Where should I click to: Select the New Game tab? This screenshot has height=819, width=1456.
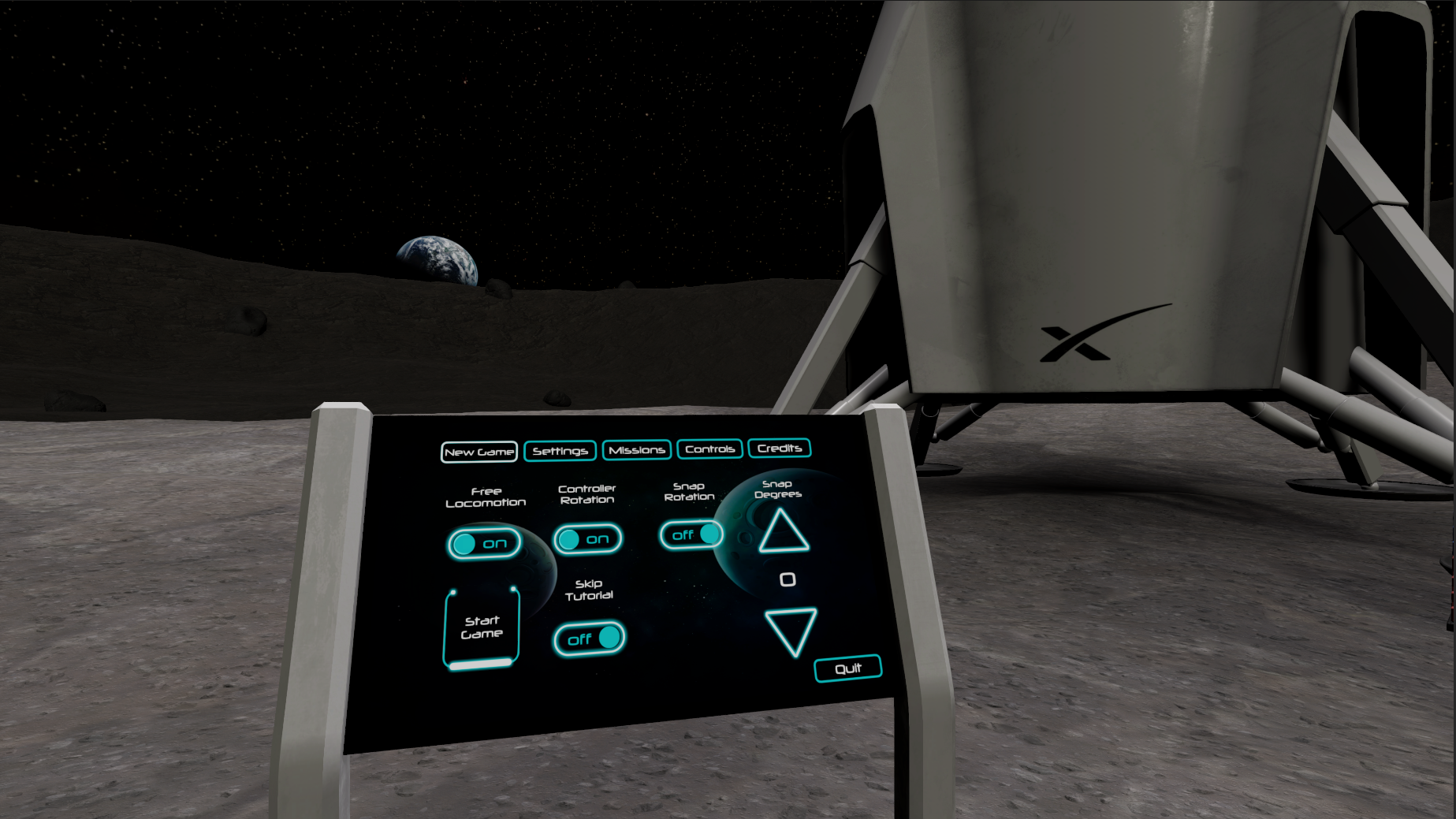[x=479, y=452]
